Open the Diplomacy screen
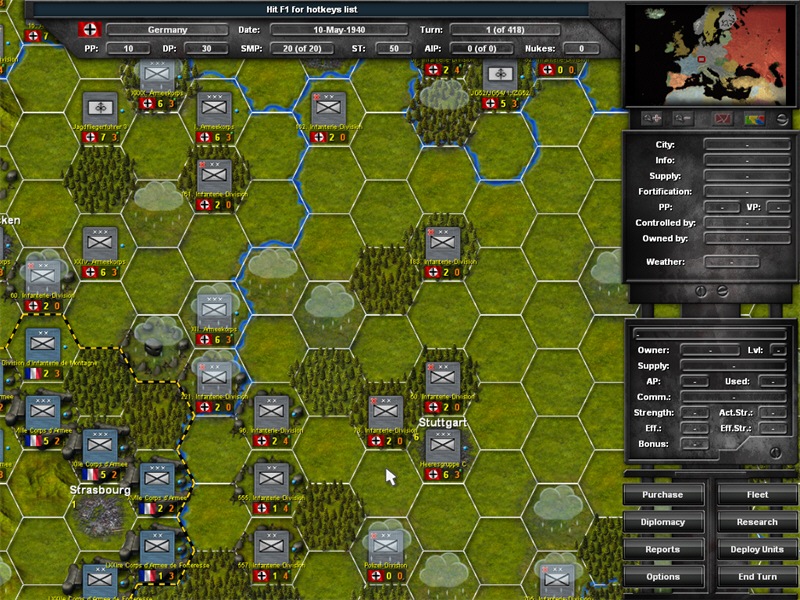800x600 pixels. [663, 522]
